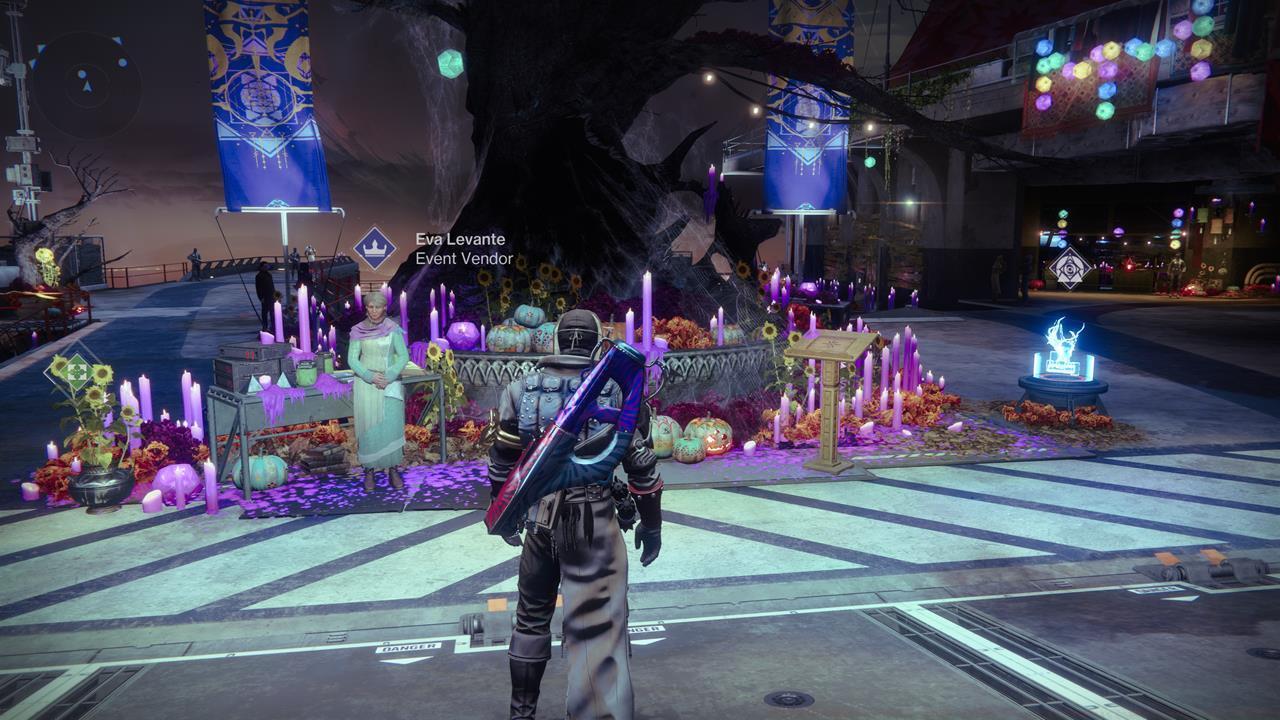The width and height of the screenshot is (1280, 720).
Task: Select the green diamond waypoint marker
Action: [x=75, y=372]
